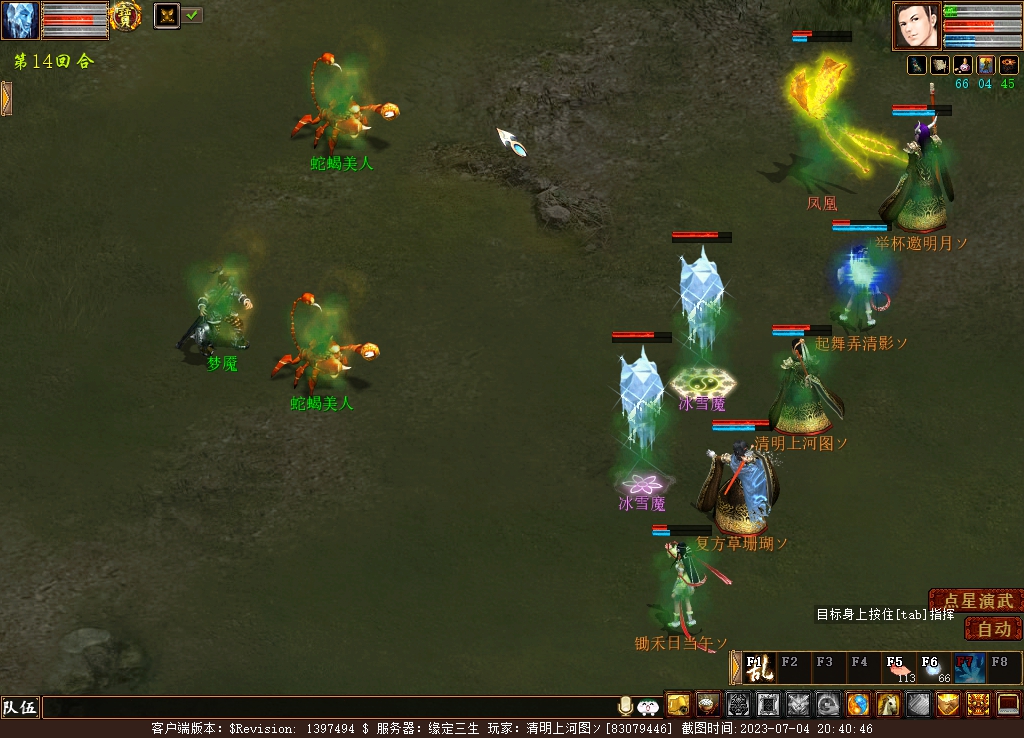
Task: Click the yin-yang orb menu icon
Action: pyautogui.click(x=859, y=705)
